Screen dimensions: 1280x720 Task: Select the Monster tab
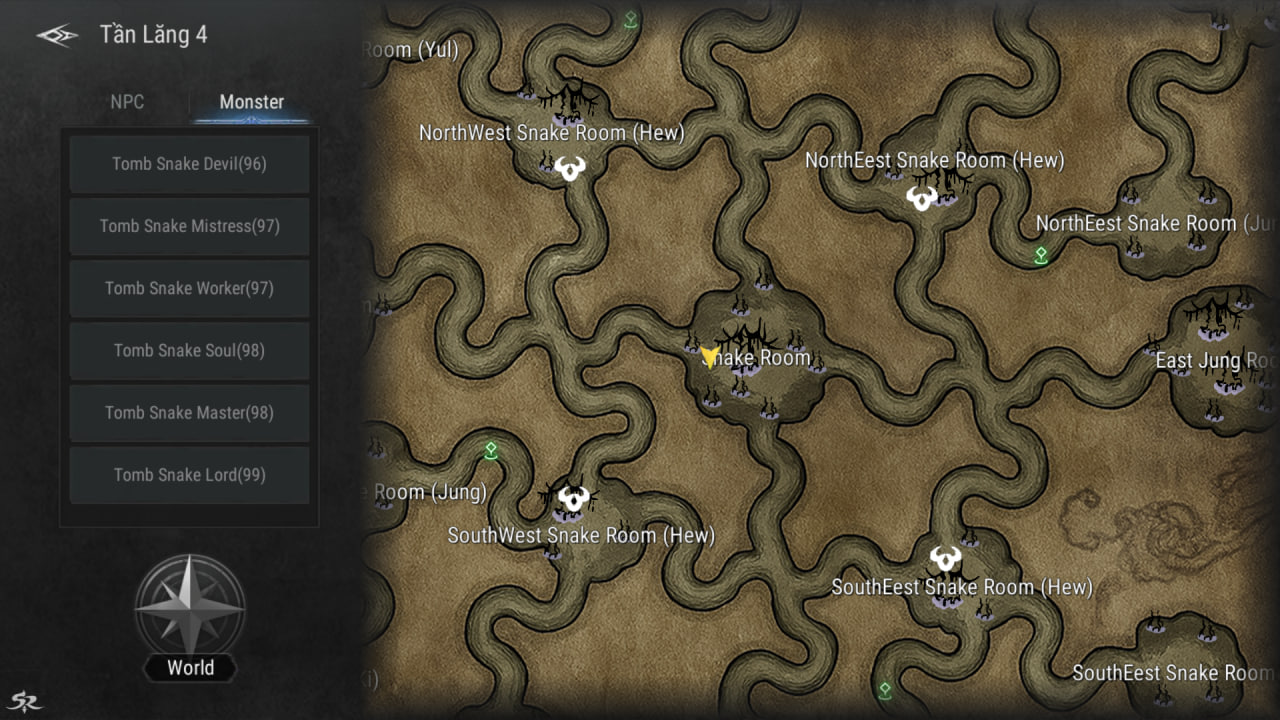click(x=251, y=102)
